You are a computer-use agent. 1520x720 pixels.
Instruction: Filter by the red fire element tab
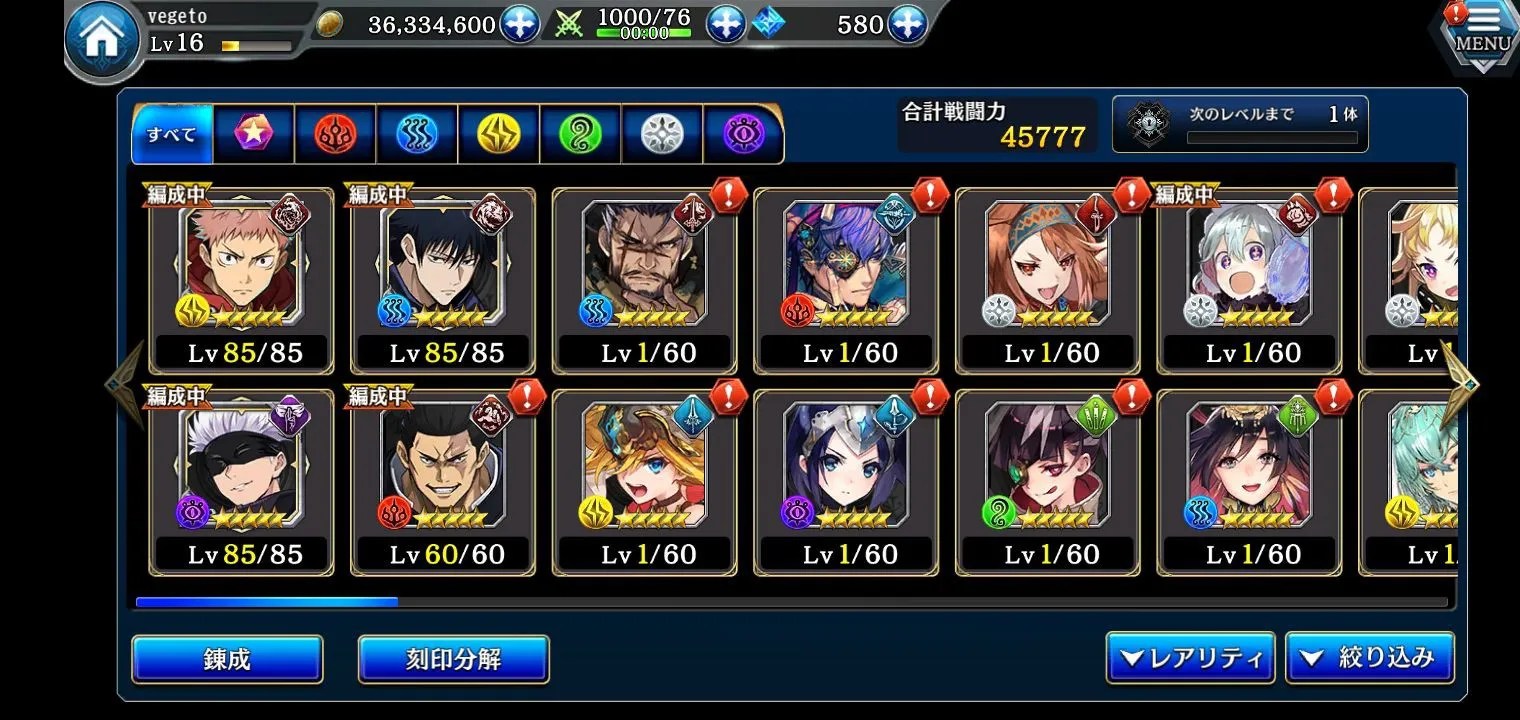(335, 134)
